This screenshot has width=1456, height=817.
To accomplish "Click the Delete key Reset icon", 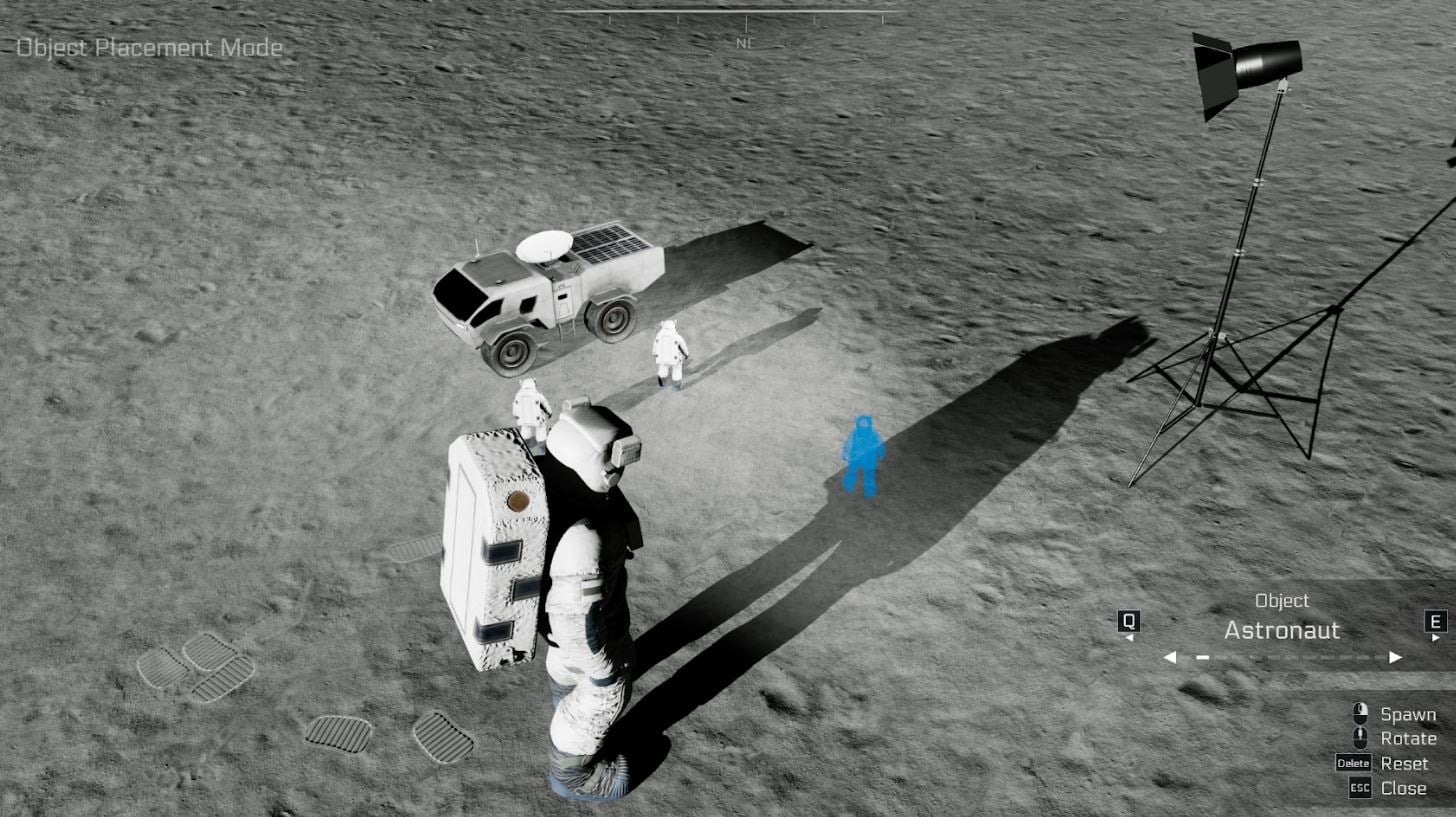I will (x=1353, y=763).
